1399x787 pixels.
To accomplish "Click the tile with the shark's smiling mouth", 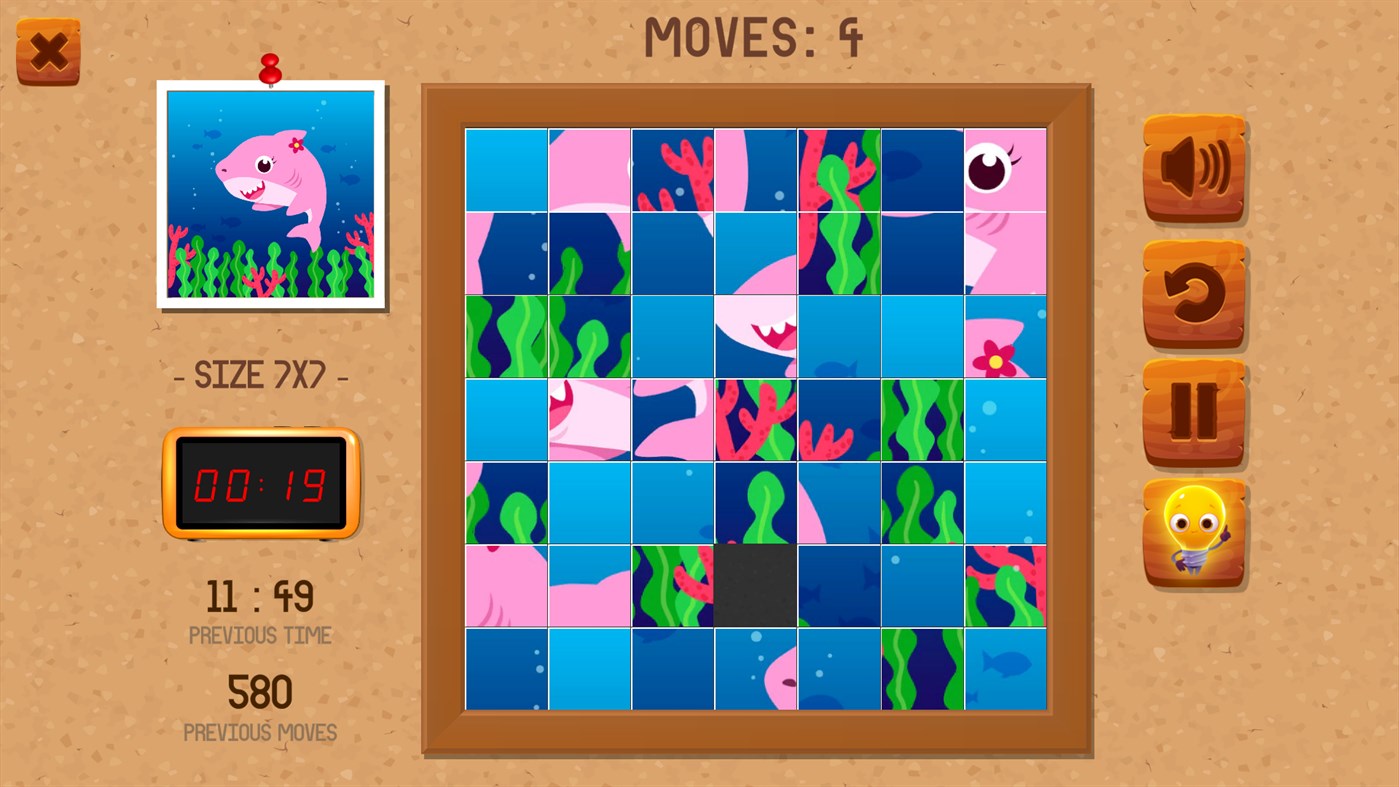I will 756,335.
